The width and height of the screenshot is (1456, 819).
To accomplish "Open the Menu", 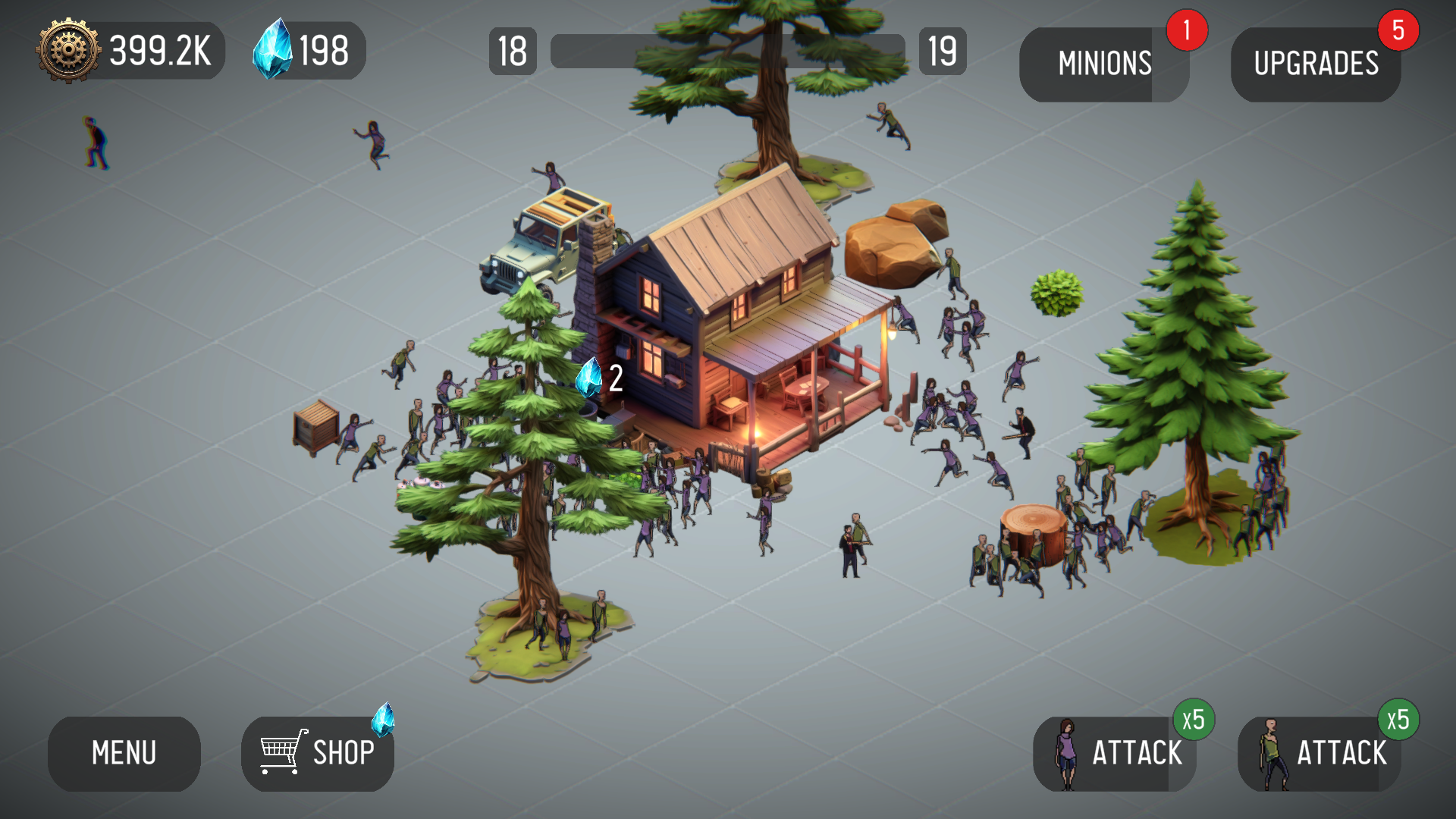I will point(124,754).
